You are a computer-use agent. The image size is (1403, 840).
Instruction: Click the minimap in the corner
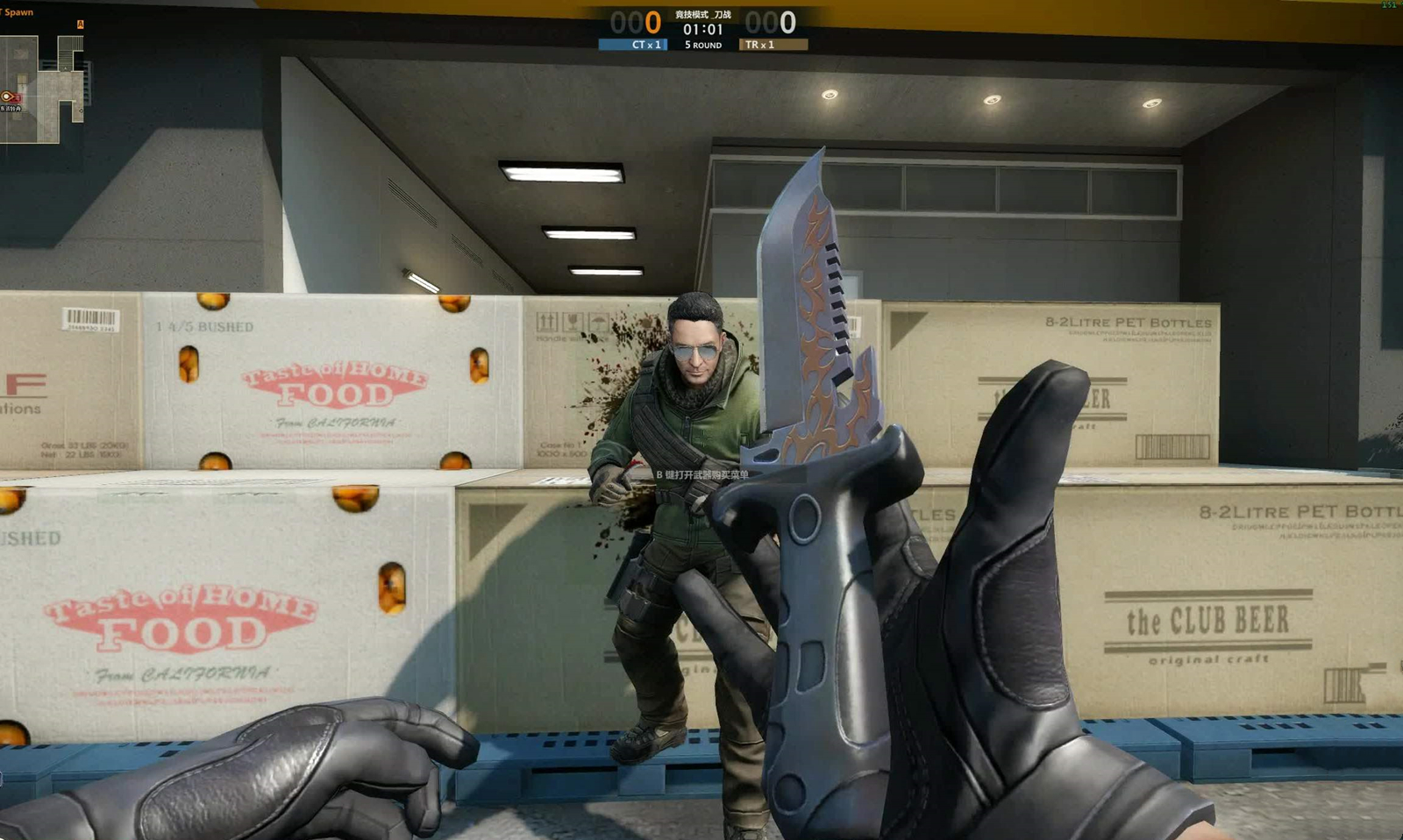42,85
